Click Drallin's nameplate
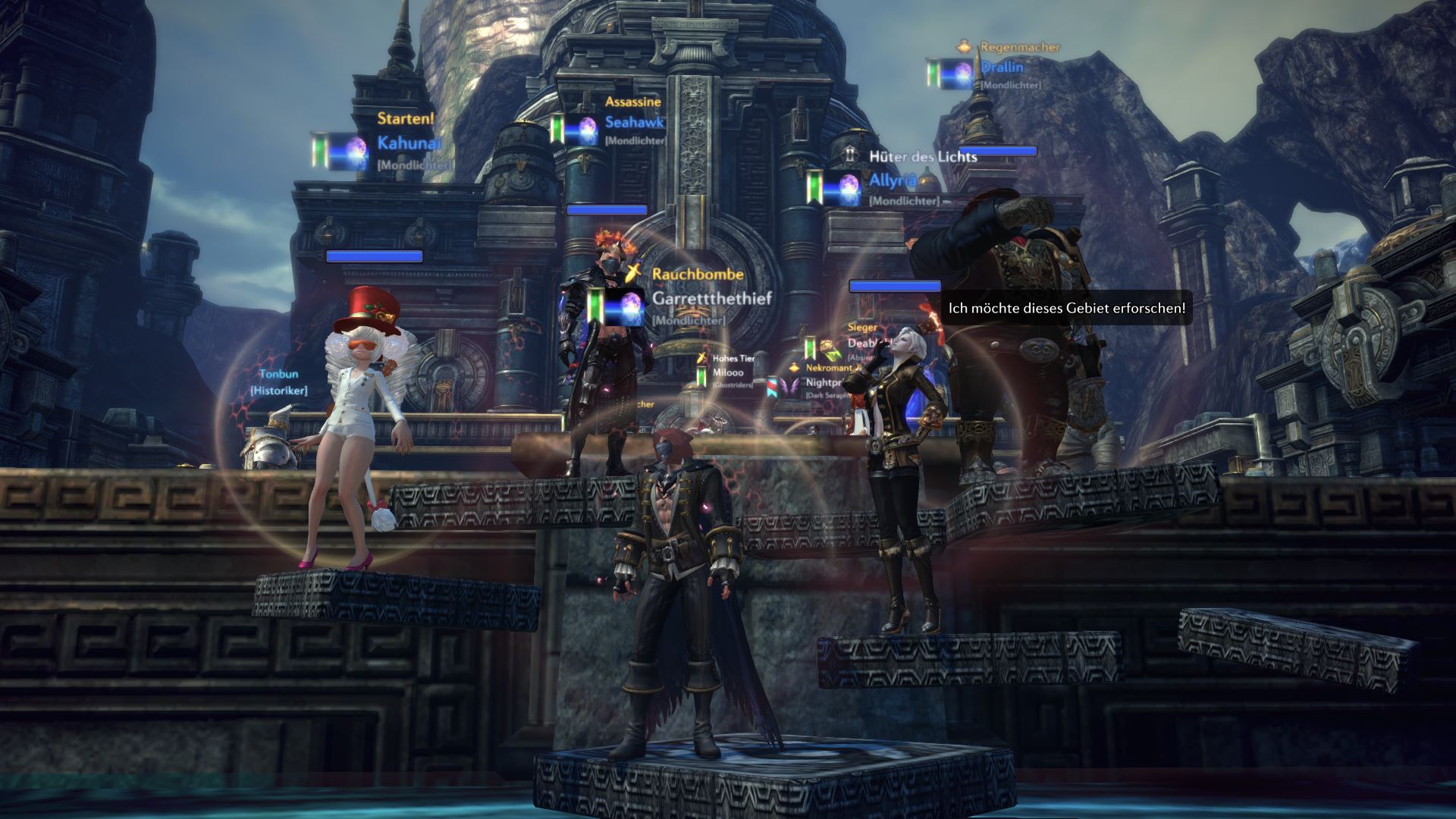Viewport: 1456px width, 819px height. tap(1002, 67)
